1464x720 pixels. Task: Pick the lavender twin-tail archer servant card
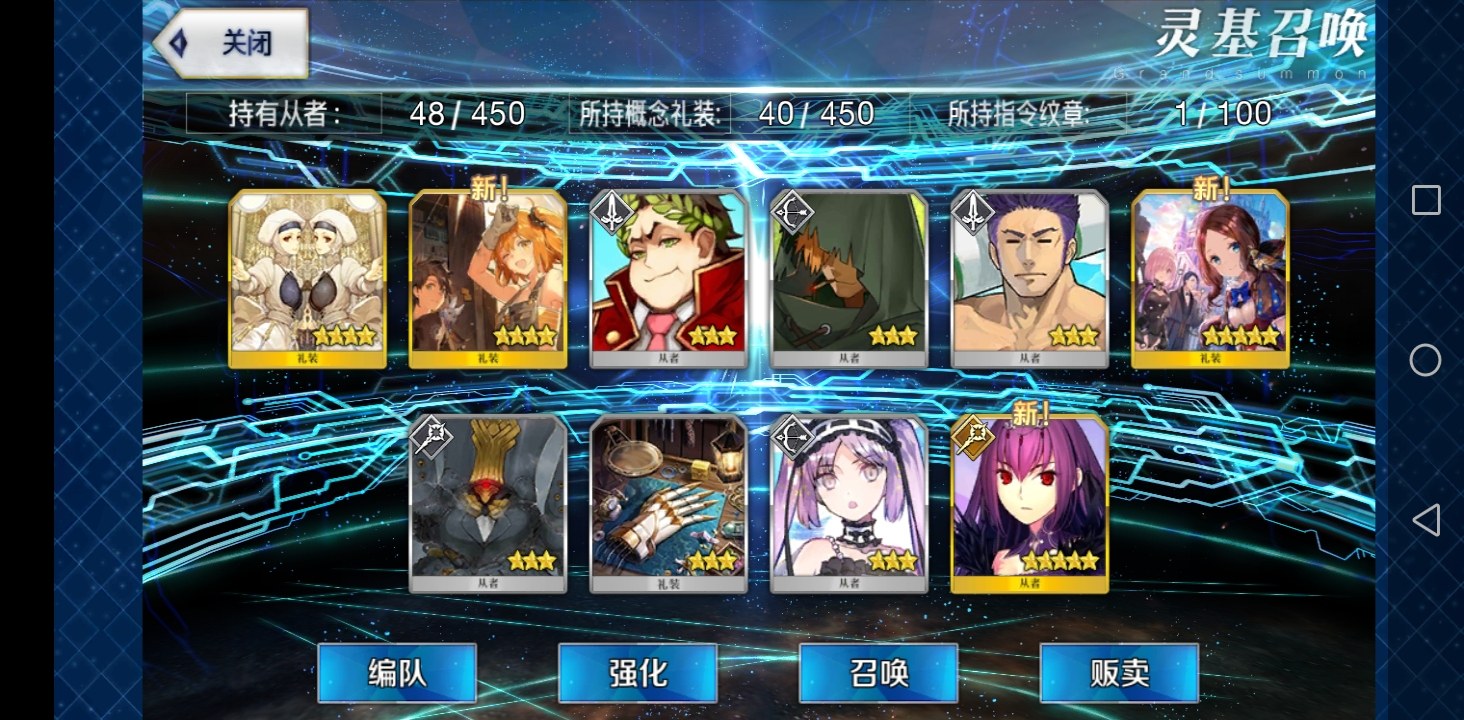click(x=849, y=503)
